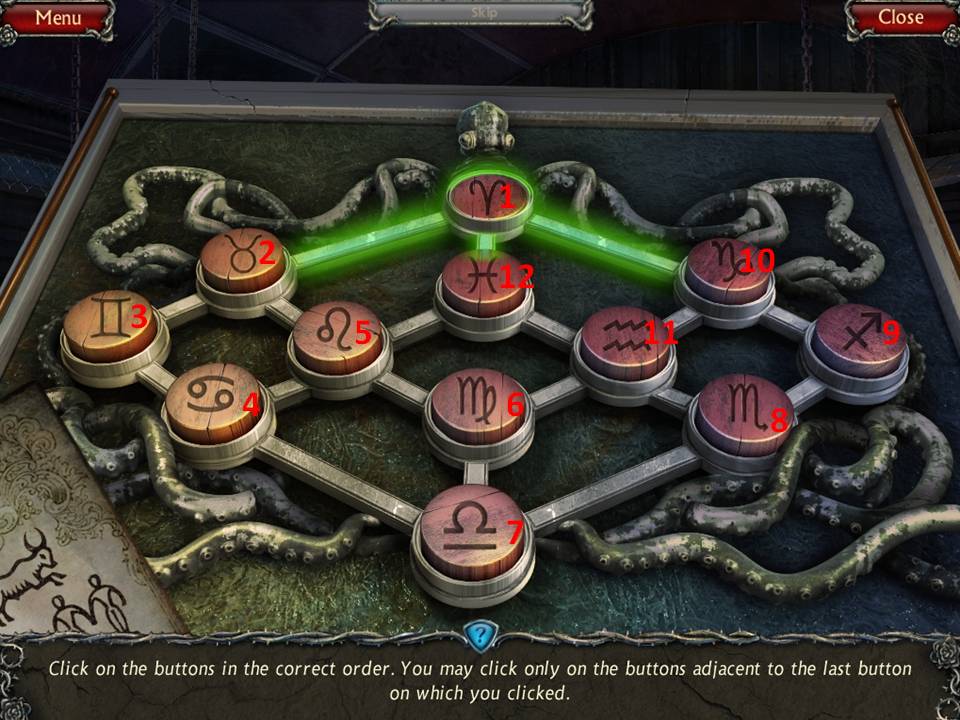Open the Menu button
The image size is (960, 720).
click(x=57, y=17)
